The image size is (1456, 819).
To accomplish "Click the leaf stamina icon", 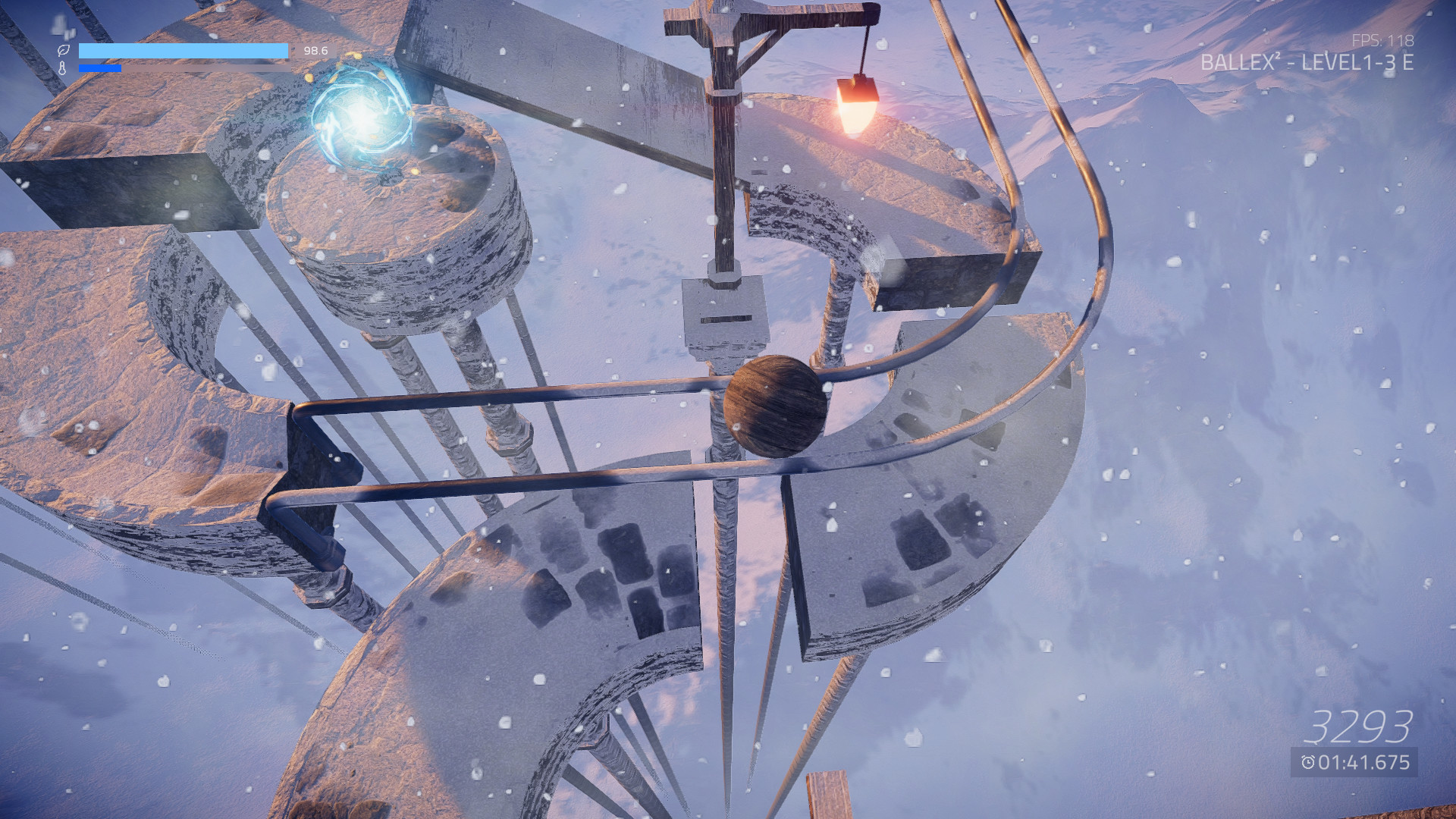I will coord(64,51).
